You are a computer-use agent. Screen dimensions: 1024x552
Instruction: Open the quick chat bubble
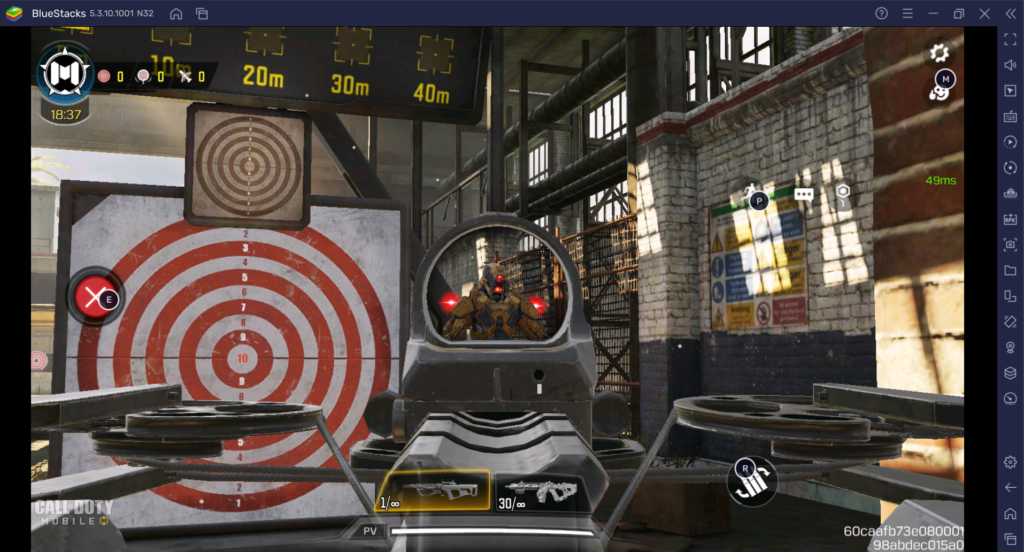[804, 194]
